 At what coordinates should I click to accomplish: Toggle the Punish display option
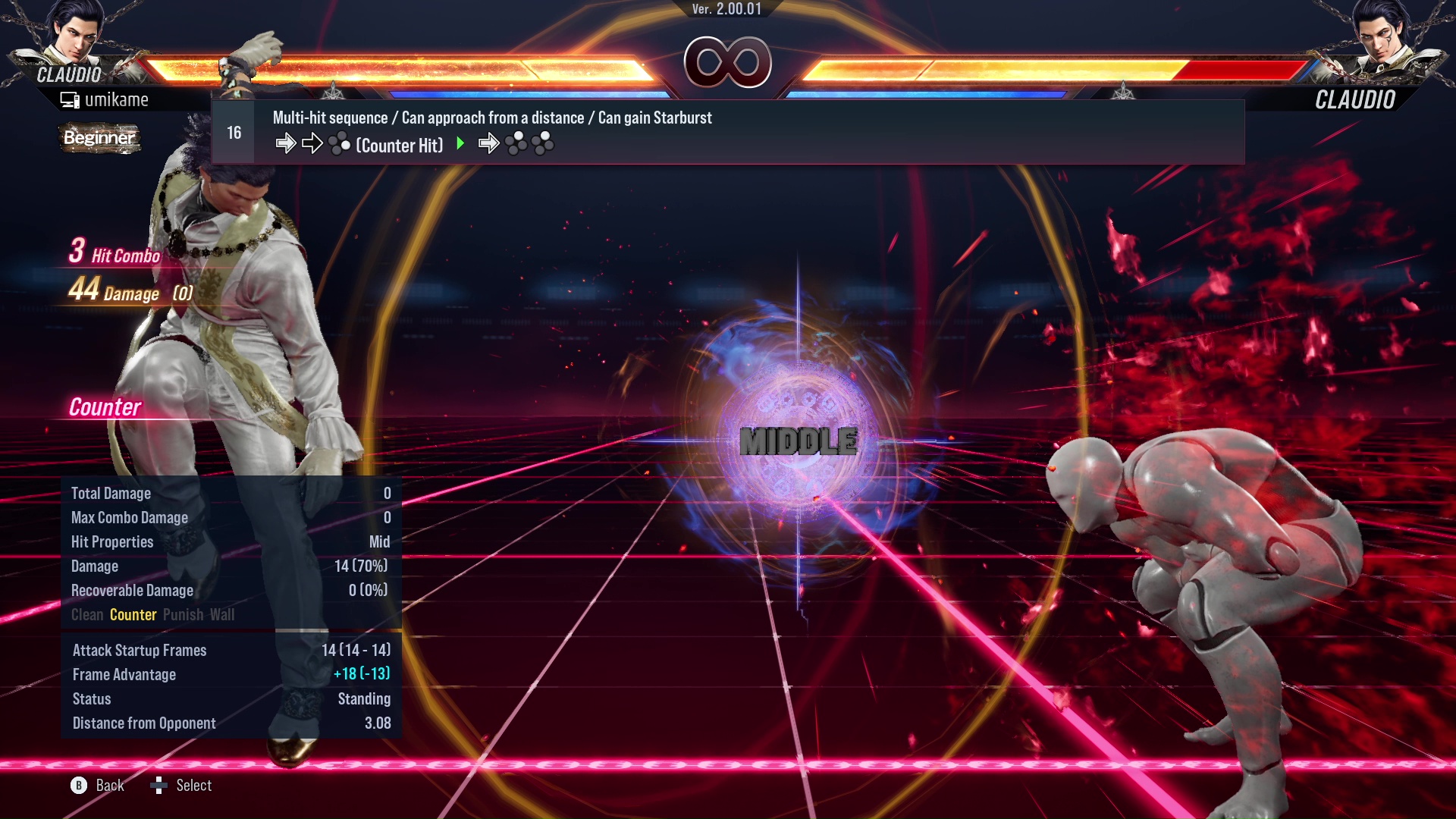182,614
